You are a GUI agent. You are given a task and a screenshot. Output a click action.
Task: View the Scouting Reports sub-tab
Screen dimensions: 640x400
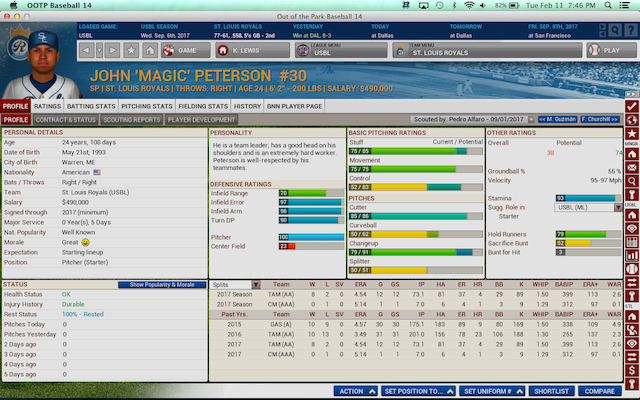(131, 120)
